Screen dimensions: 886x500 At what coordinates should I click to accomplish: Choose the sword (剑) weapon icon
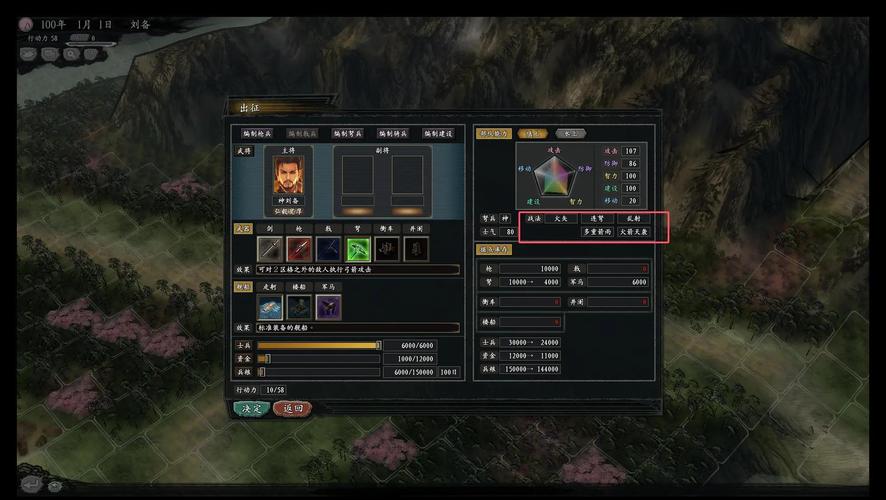[270, 249]
